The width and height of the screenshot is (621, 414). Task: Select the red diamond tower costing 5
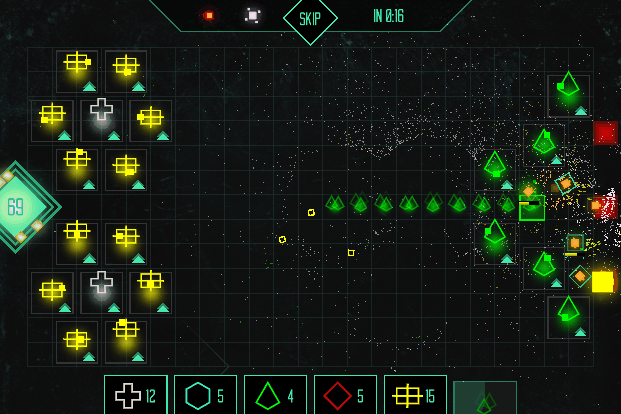point(345,396)
